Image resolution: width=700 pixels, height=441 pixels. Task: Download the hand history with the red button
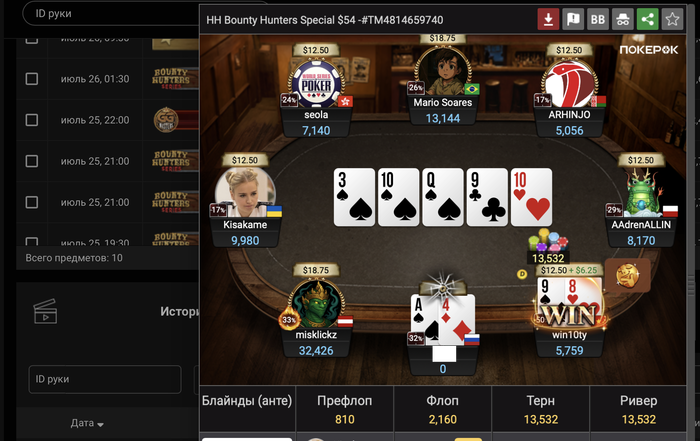pyautogui.click(x=548, y=19)
